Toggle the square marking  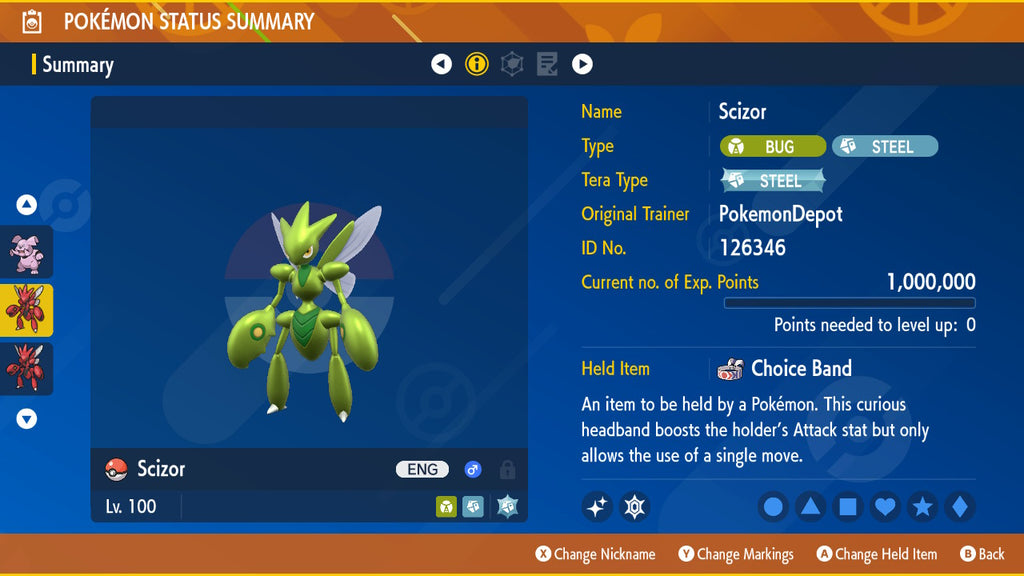coord(847,507)
